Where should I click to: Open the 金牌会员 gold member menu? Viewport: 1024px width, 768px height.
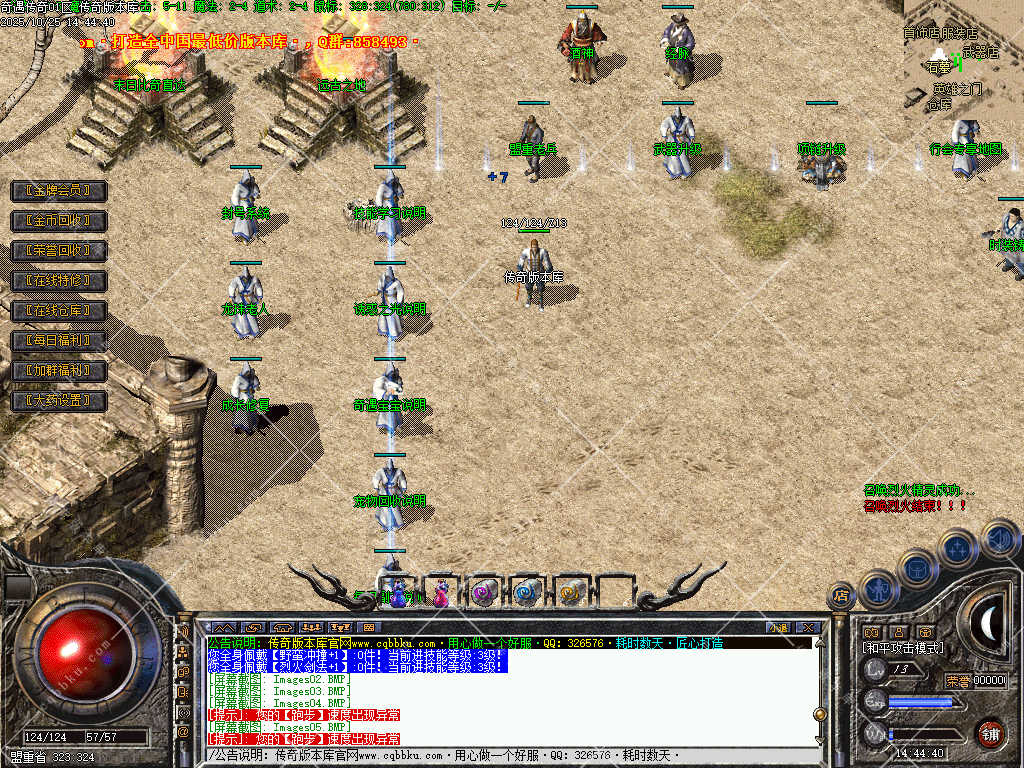pos(58,190)
